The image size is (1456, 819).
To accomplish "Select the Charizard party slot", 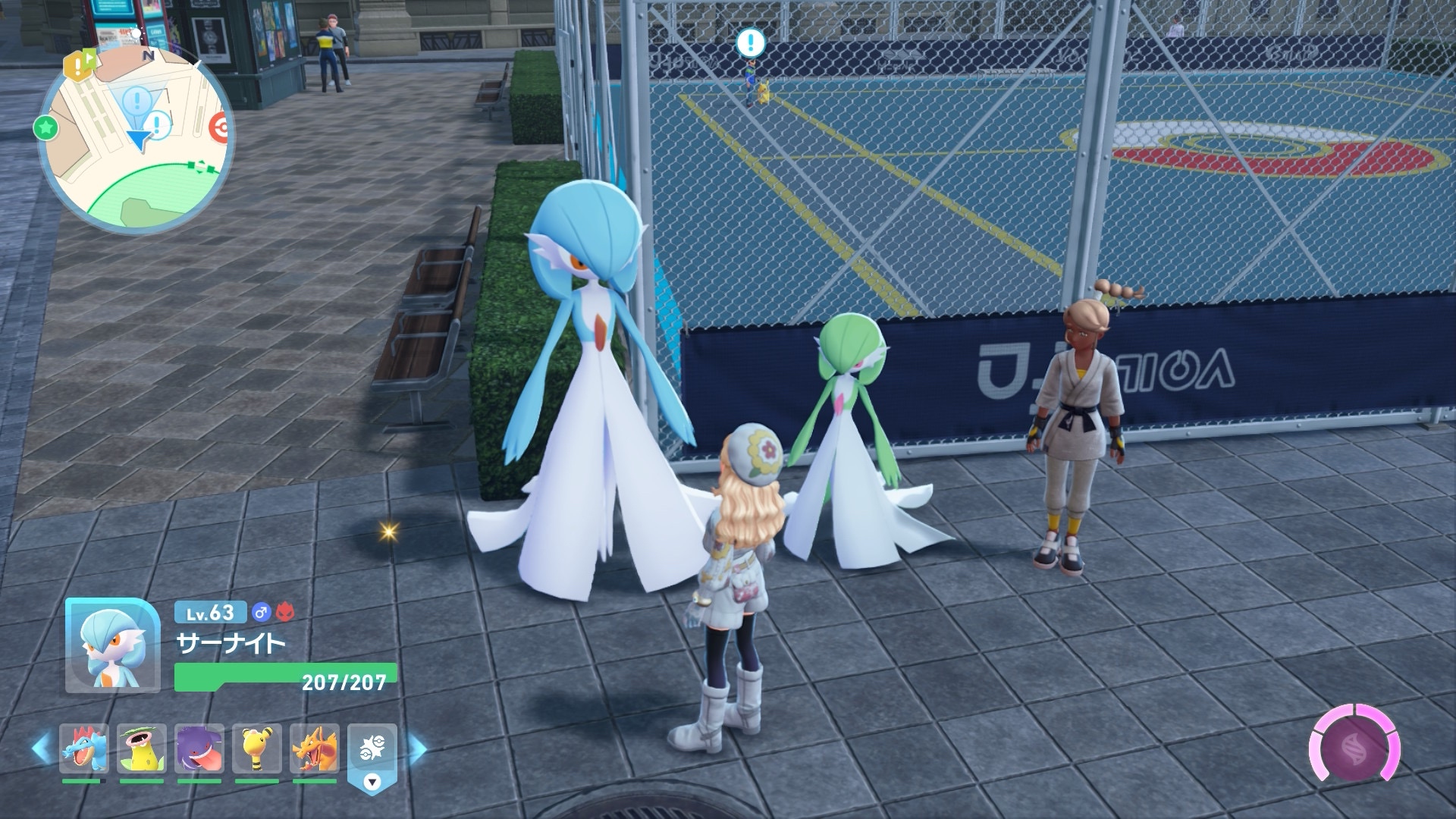I will coord(315,748).
